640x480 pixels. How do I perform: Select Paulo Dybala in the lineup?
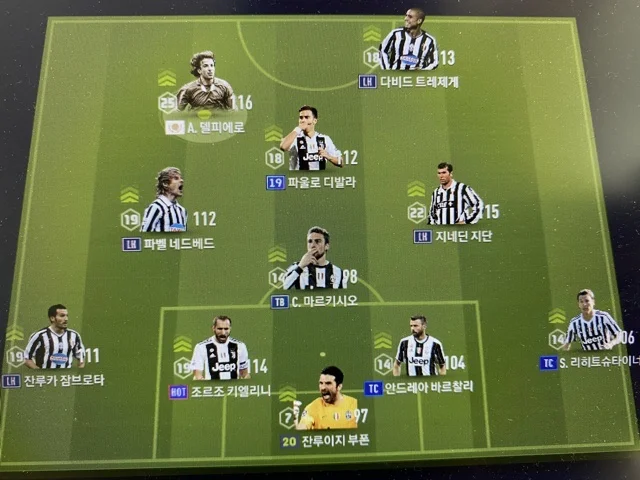pos(313,144)
